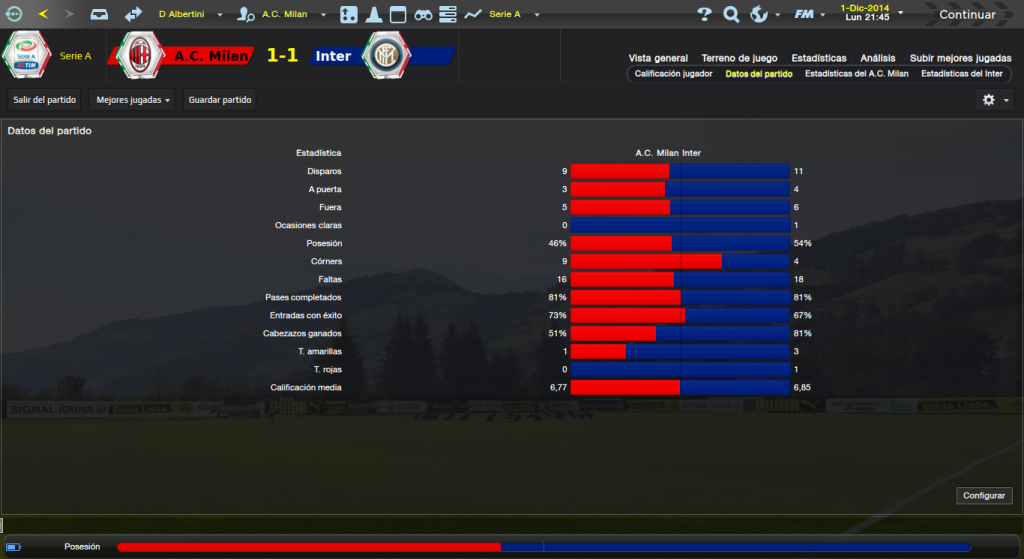Select the Estadísticas tab
This screenshot has height=559, width=1024.
pyautogui.click(x=818, y=58)
